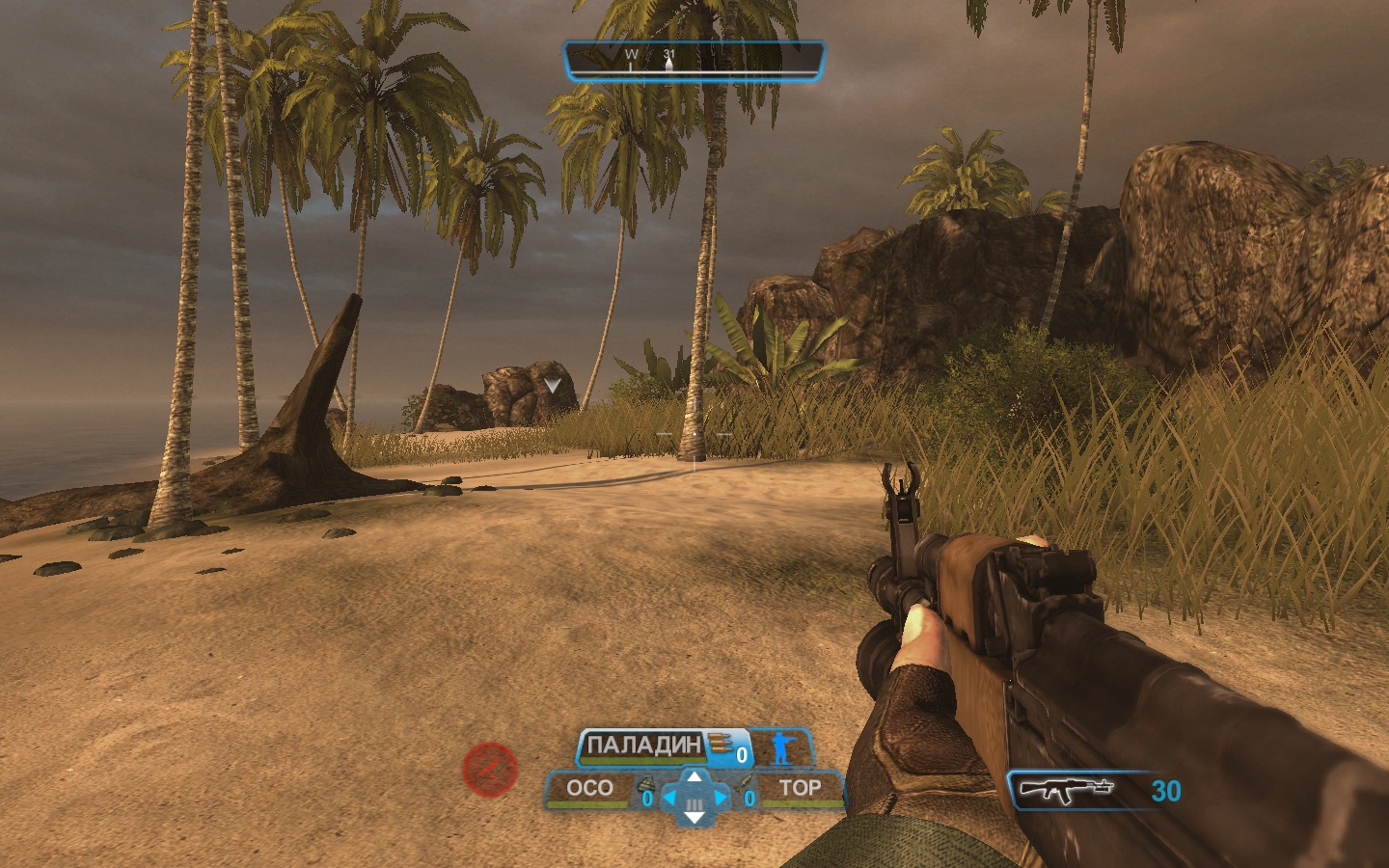Click the compass bar heading indicator
Viewport: 1389px width, 868px height.
pos(694,60)
